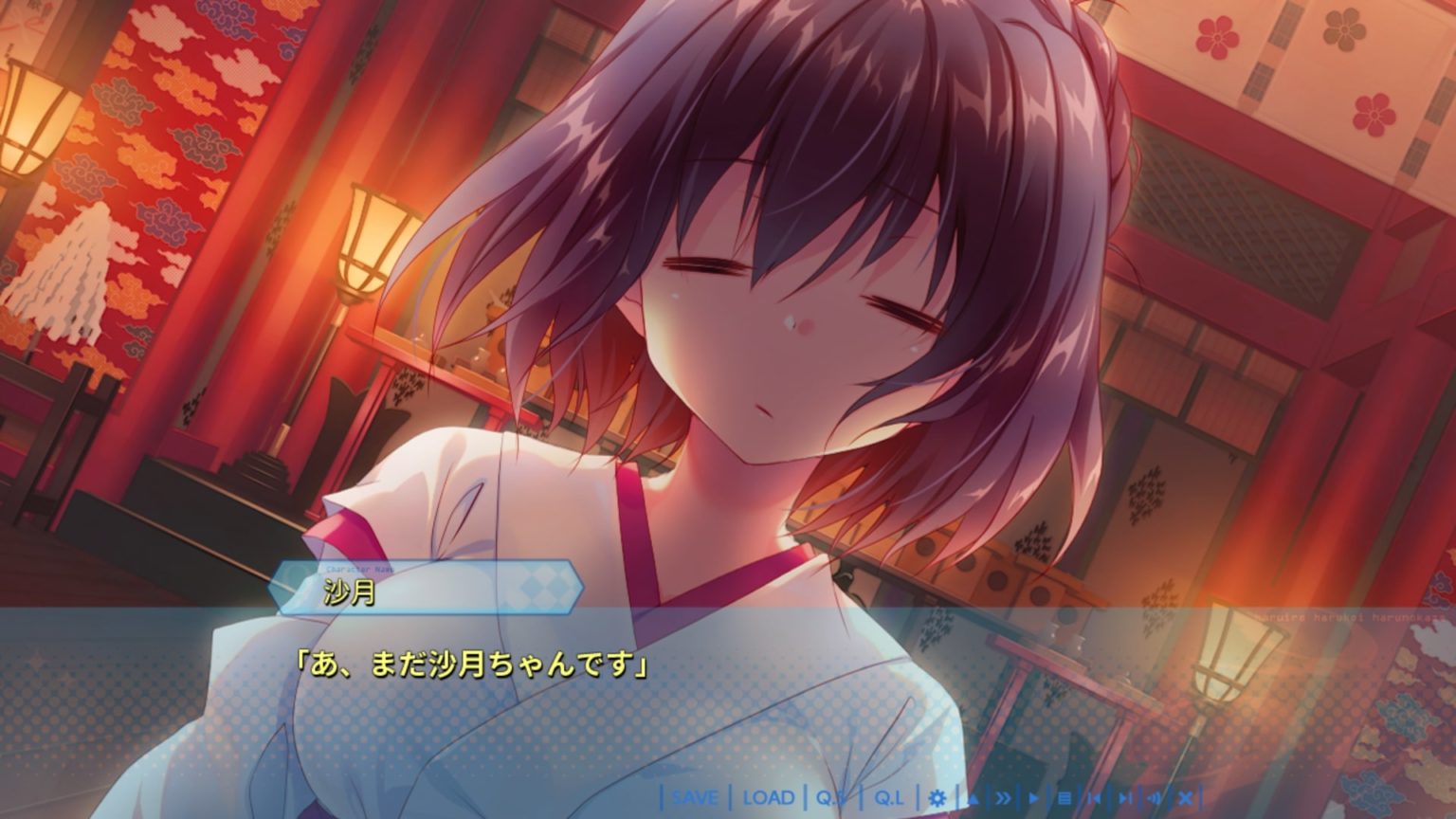The width and height of the screenshot is (1456, 819).
Task: Click the upward triangle icon
Action: [973, 797]
